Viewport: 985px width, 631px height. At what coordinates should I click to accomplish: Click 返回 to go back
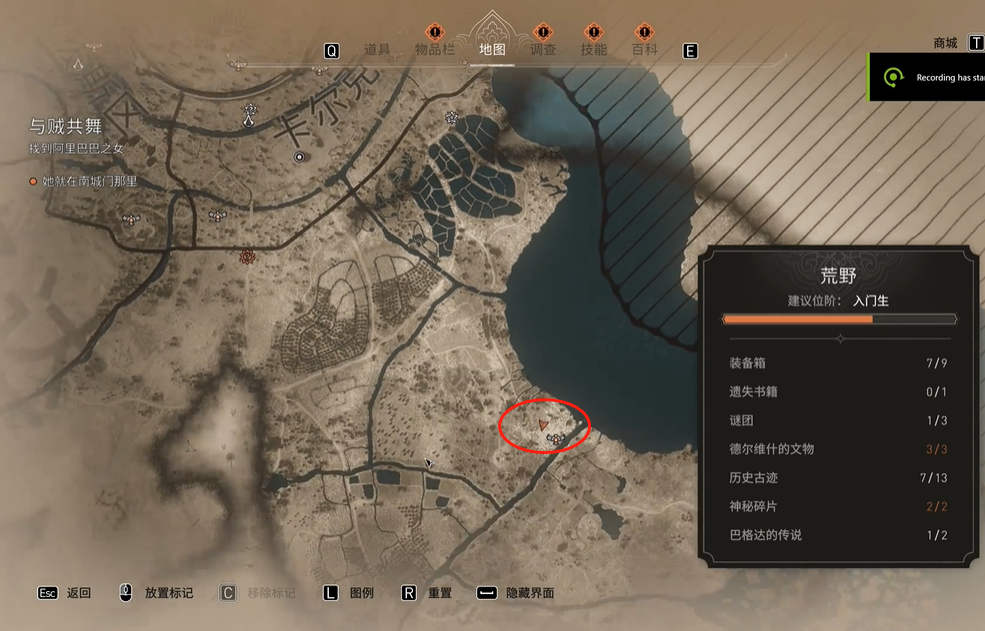coord(78,593)
